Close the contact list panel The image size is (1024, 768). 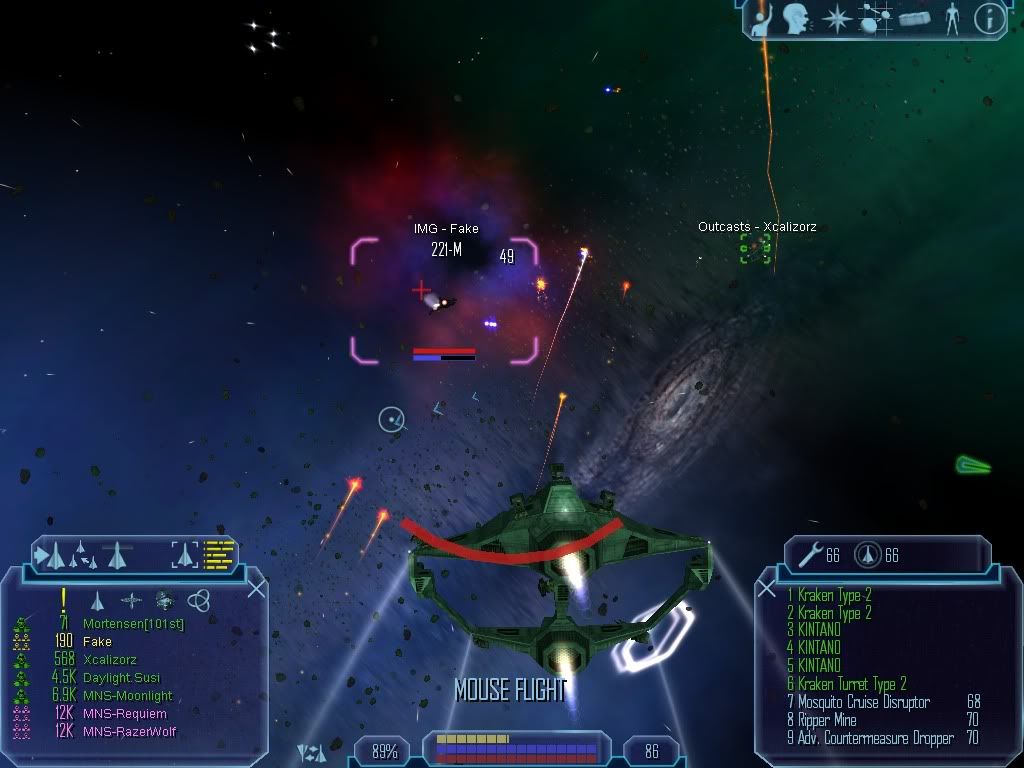tap(256, 588)
